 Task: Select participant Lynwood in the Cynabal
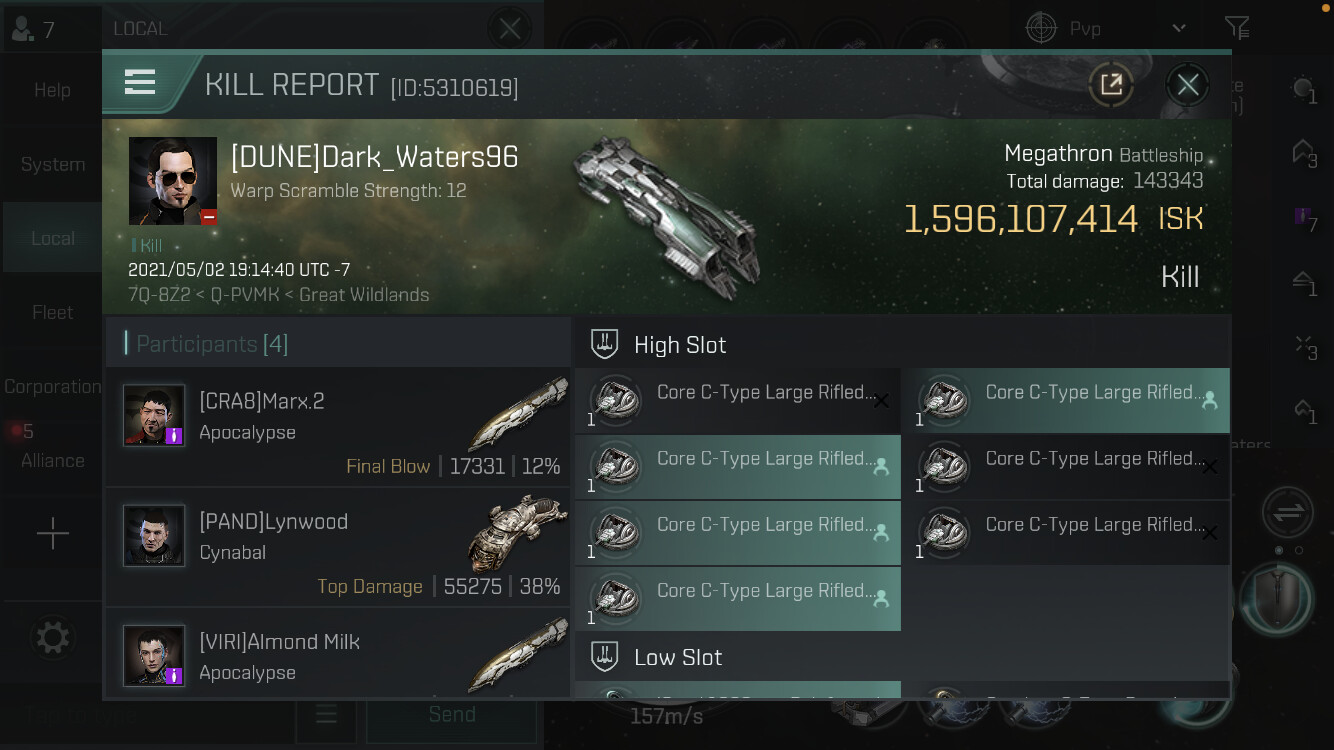tap(337, 547)
